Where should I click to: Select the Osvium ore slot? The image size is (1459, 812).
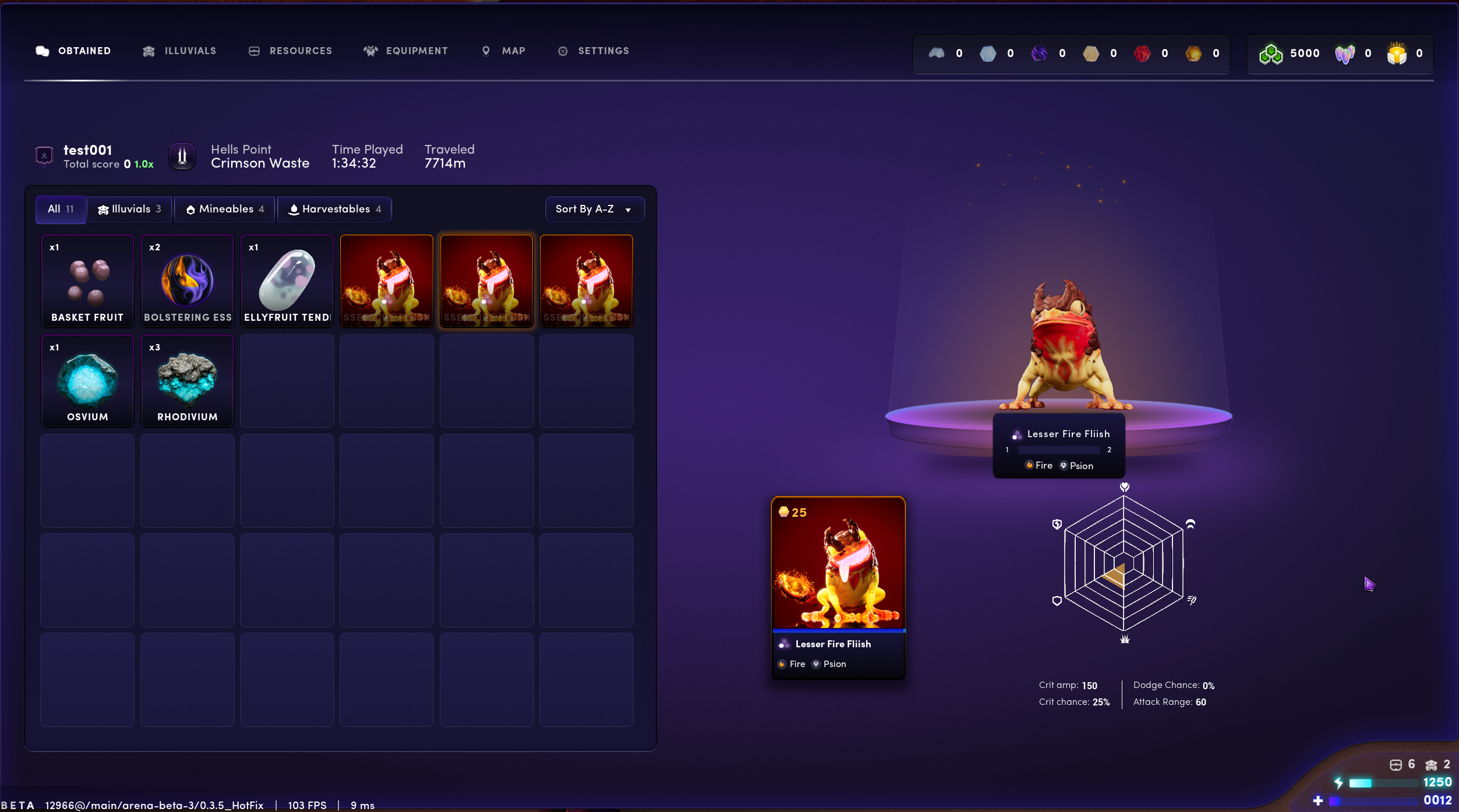pos(87,381)
